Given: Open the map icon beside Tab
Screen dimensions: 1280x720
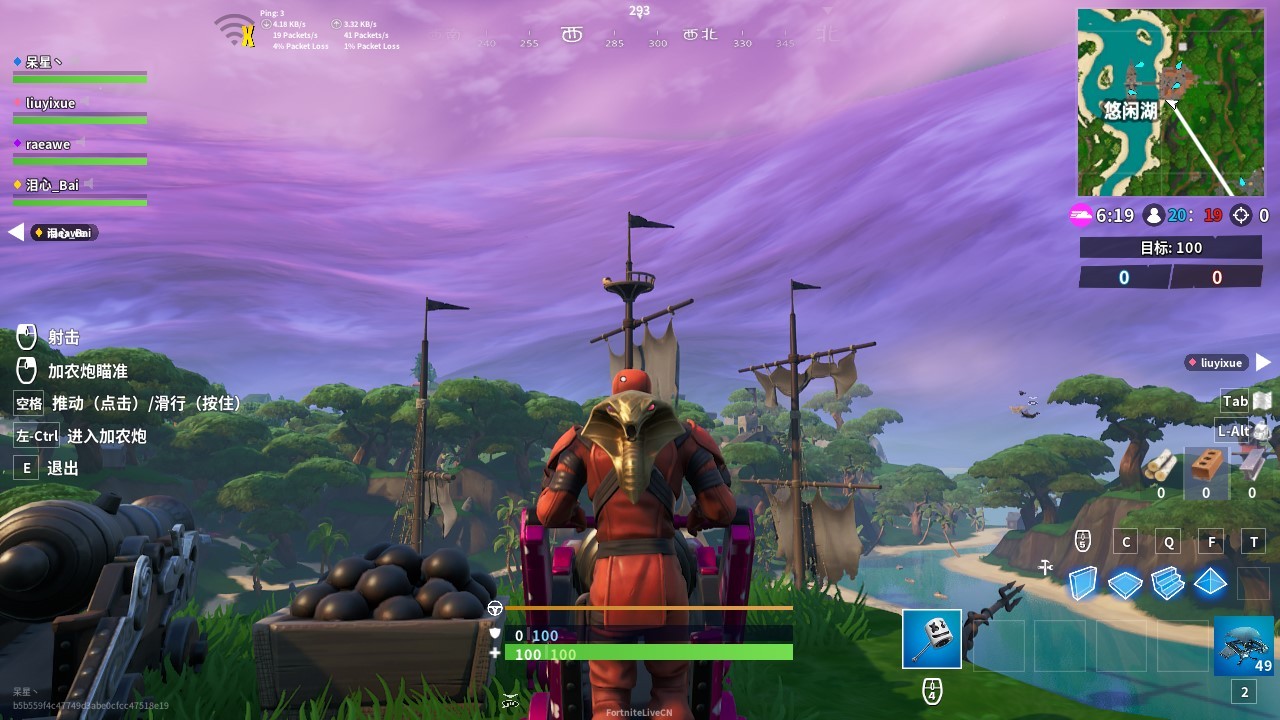Looking at the screenshot, I should point(1262,401).
